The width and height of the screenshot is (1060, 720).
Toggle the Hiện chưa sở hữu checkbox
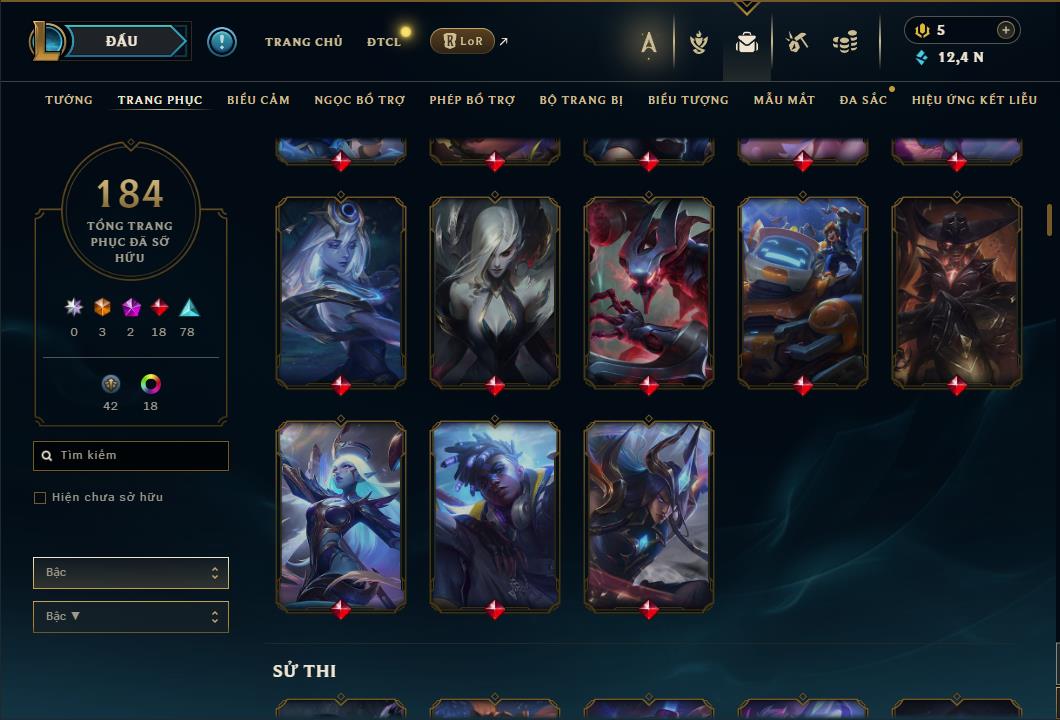tap(40, 498)
